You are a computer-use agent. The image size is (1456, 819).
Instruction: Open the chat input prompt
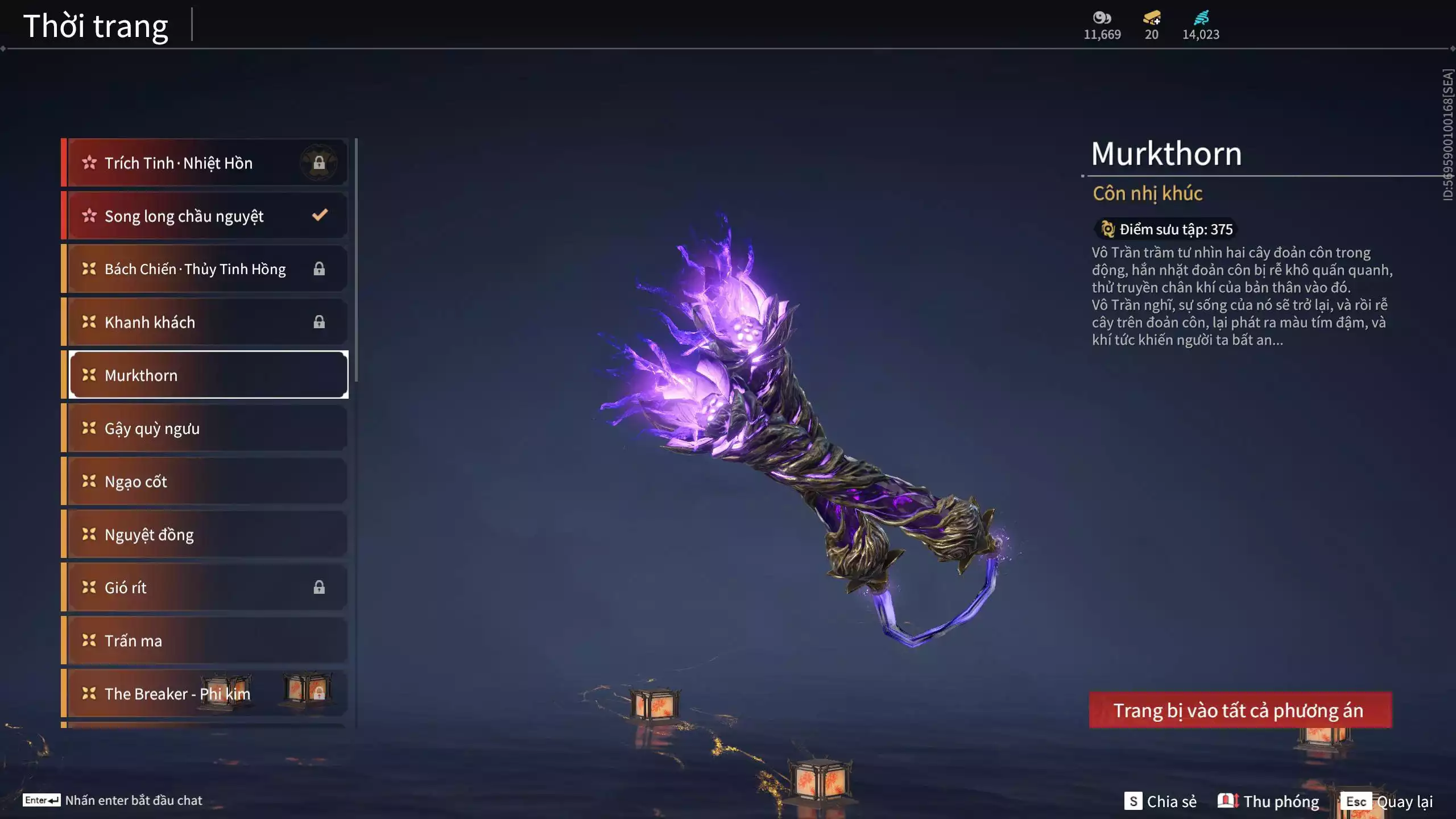[x=113, y=800]
